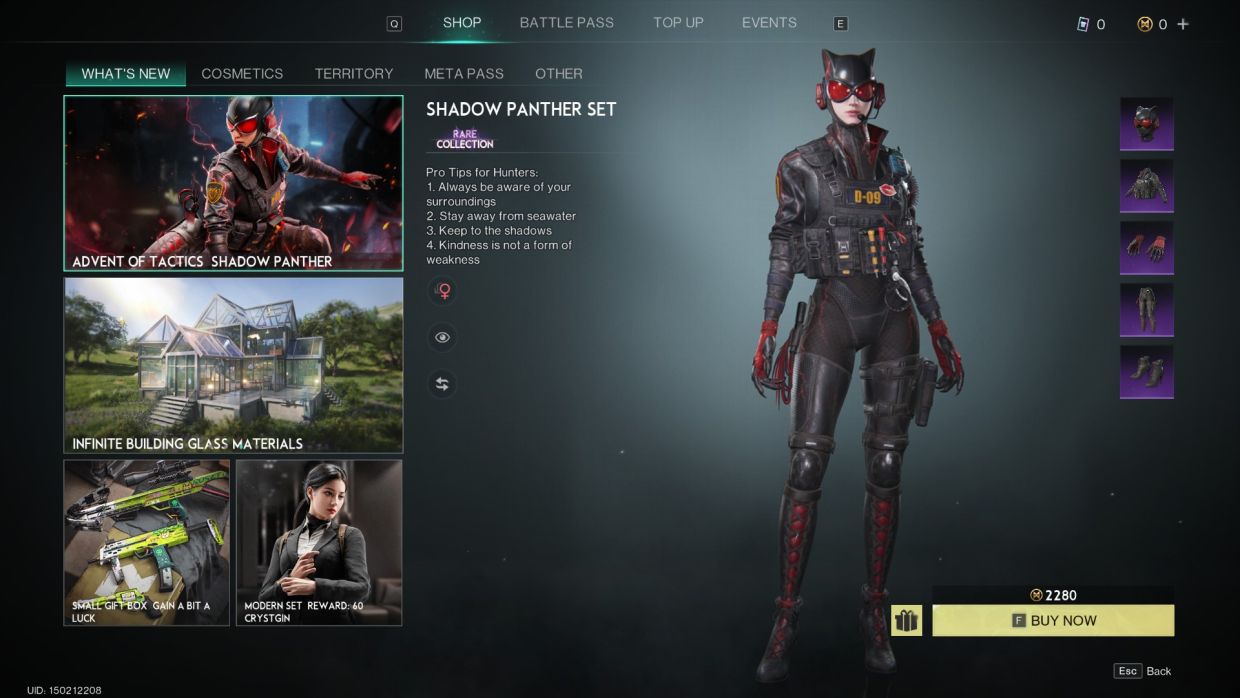Open the Territory shop category
1240x698 pixels.
coord(354,74)
